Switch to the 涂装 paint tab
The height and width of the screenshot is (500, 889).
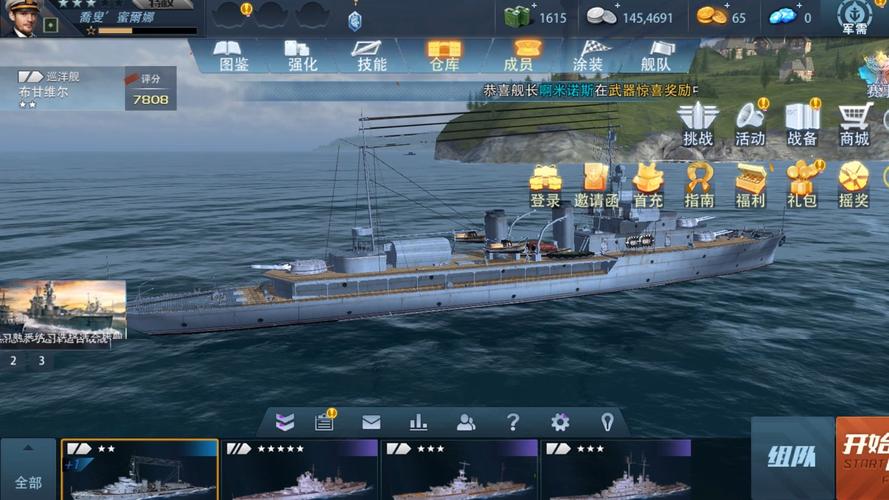(x=588, y=56)
